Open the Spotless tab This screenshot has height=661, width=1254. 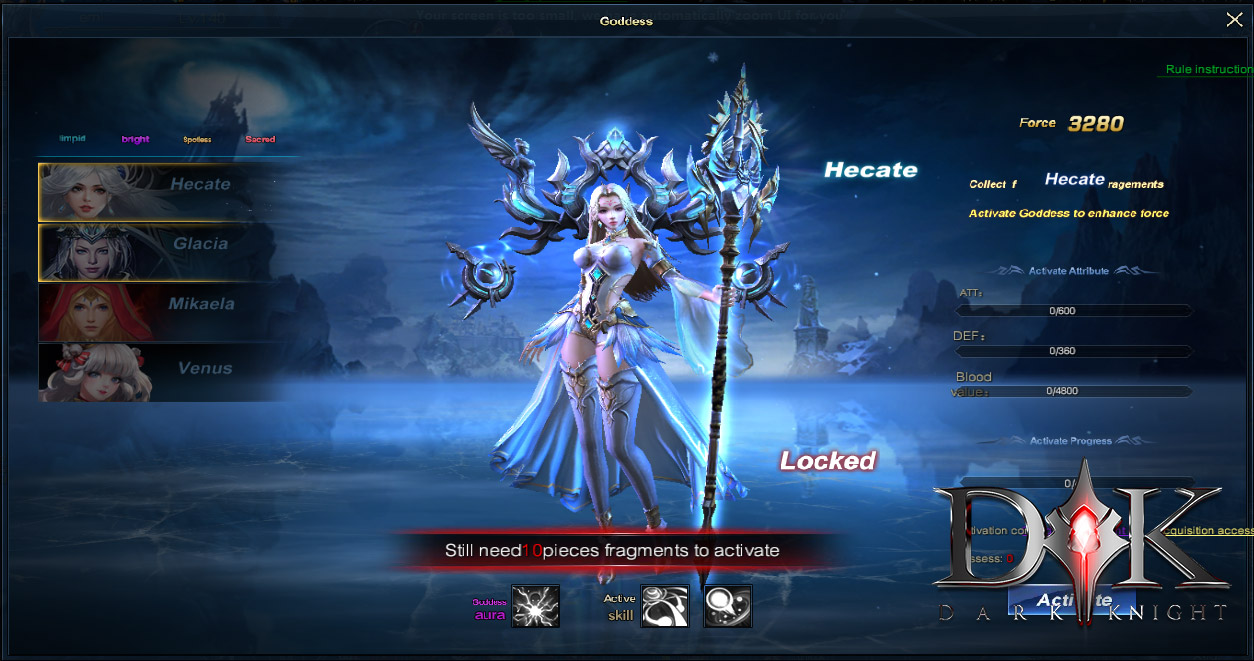(197, 140)
